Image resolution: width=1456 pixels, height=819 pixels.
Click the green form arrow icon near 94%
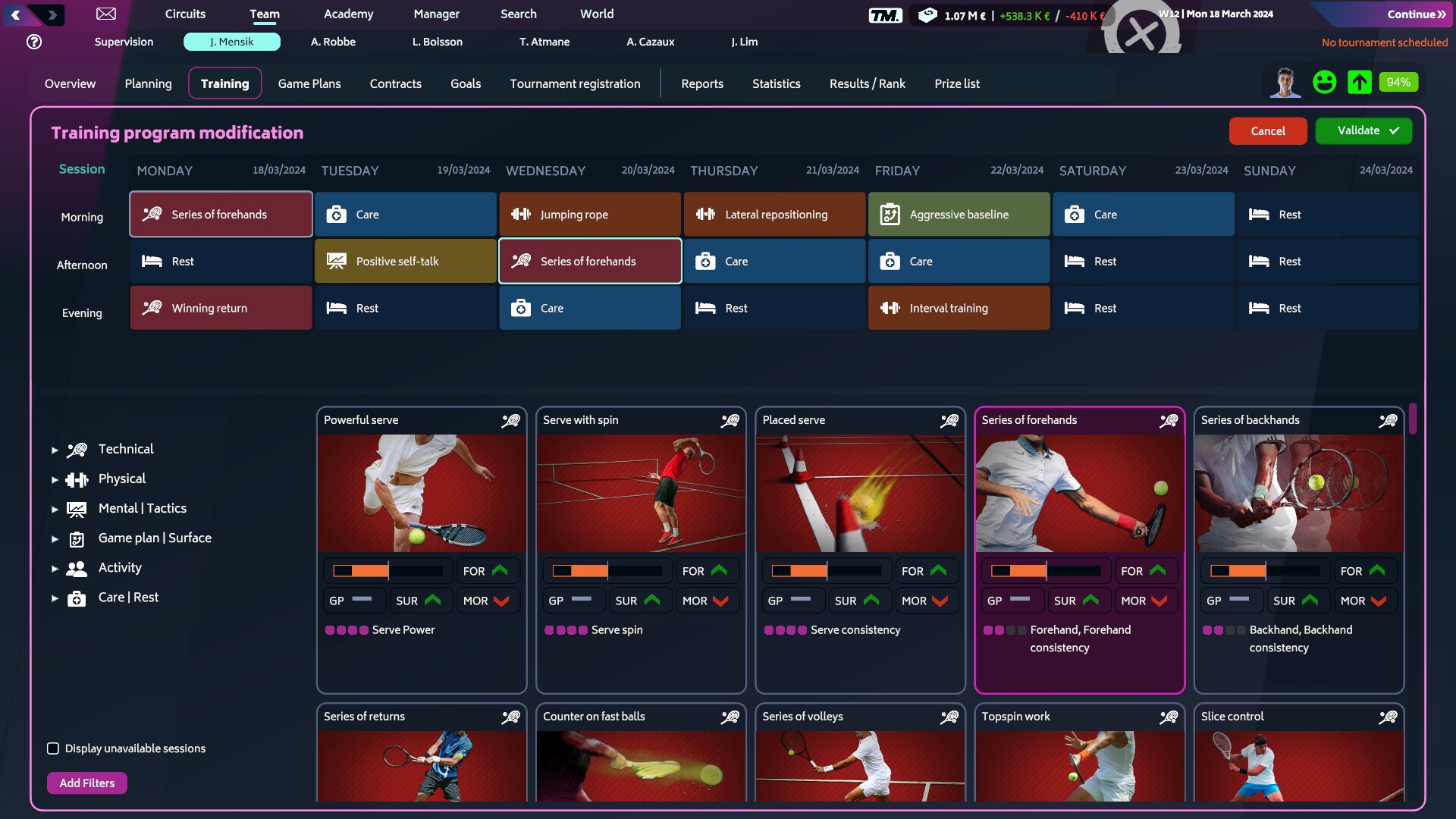[x=1359, y=82]
